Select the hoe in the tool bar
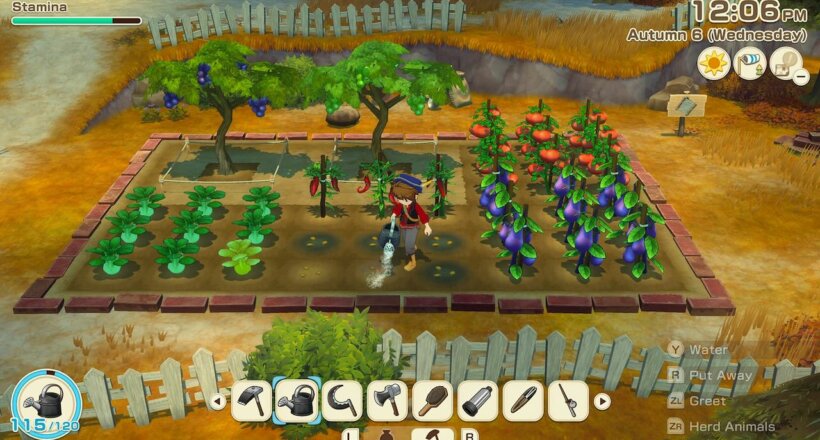The image size is (820, 440). click(251, 401)
